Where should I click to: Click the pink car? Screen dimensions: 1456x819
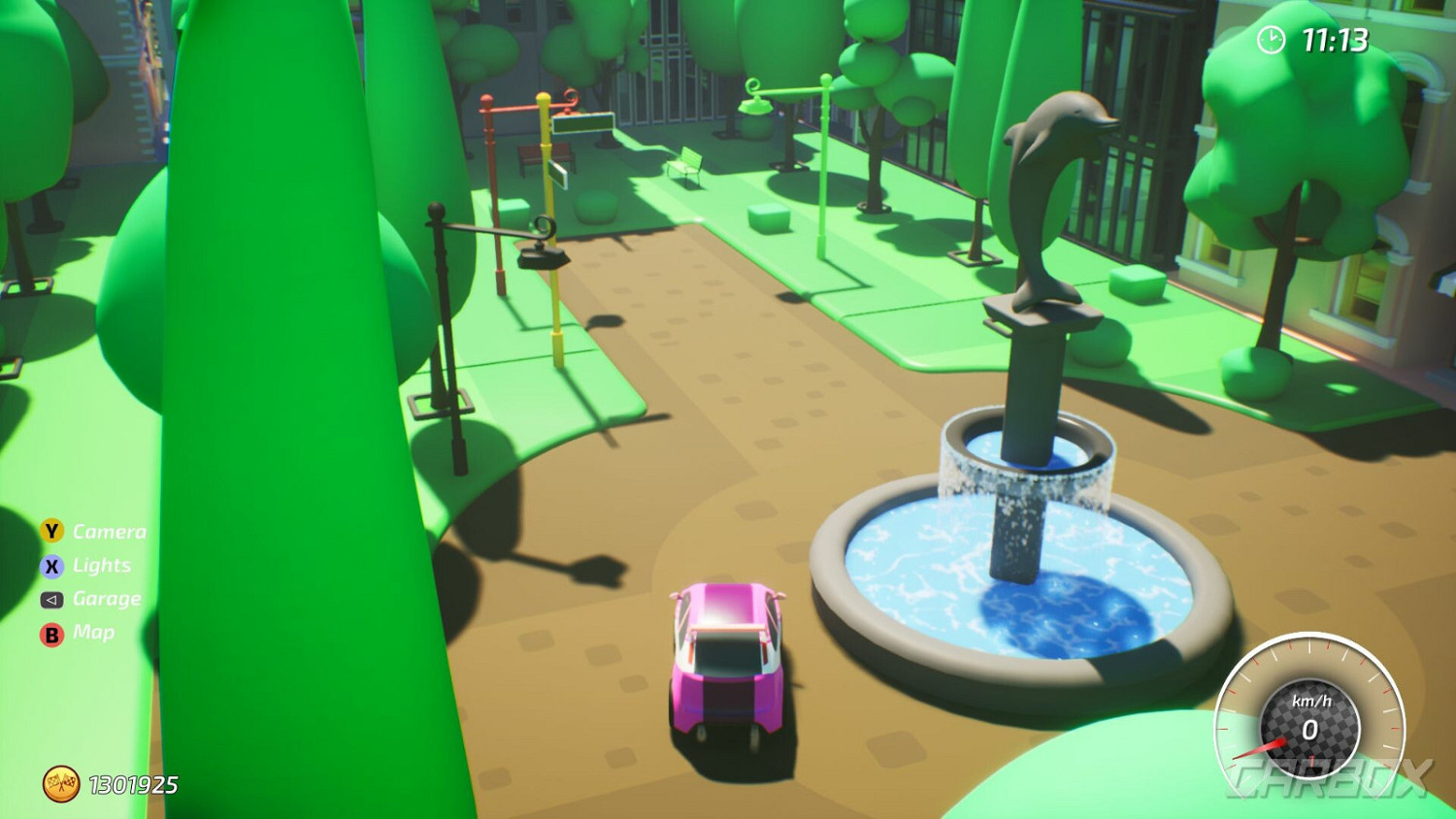(x=728, y=660)
